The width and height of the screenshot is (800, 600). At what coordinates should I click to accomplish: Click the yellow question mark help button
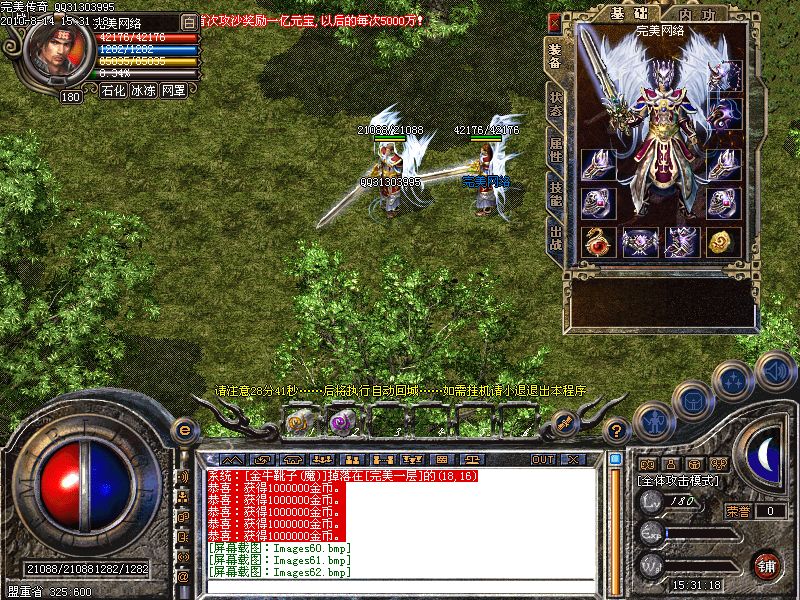(x=617, y=432)
